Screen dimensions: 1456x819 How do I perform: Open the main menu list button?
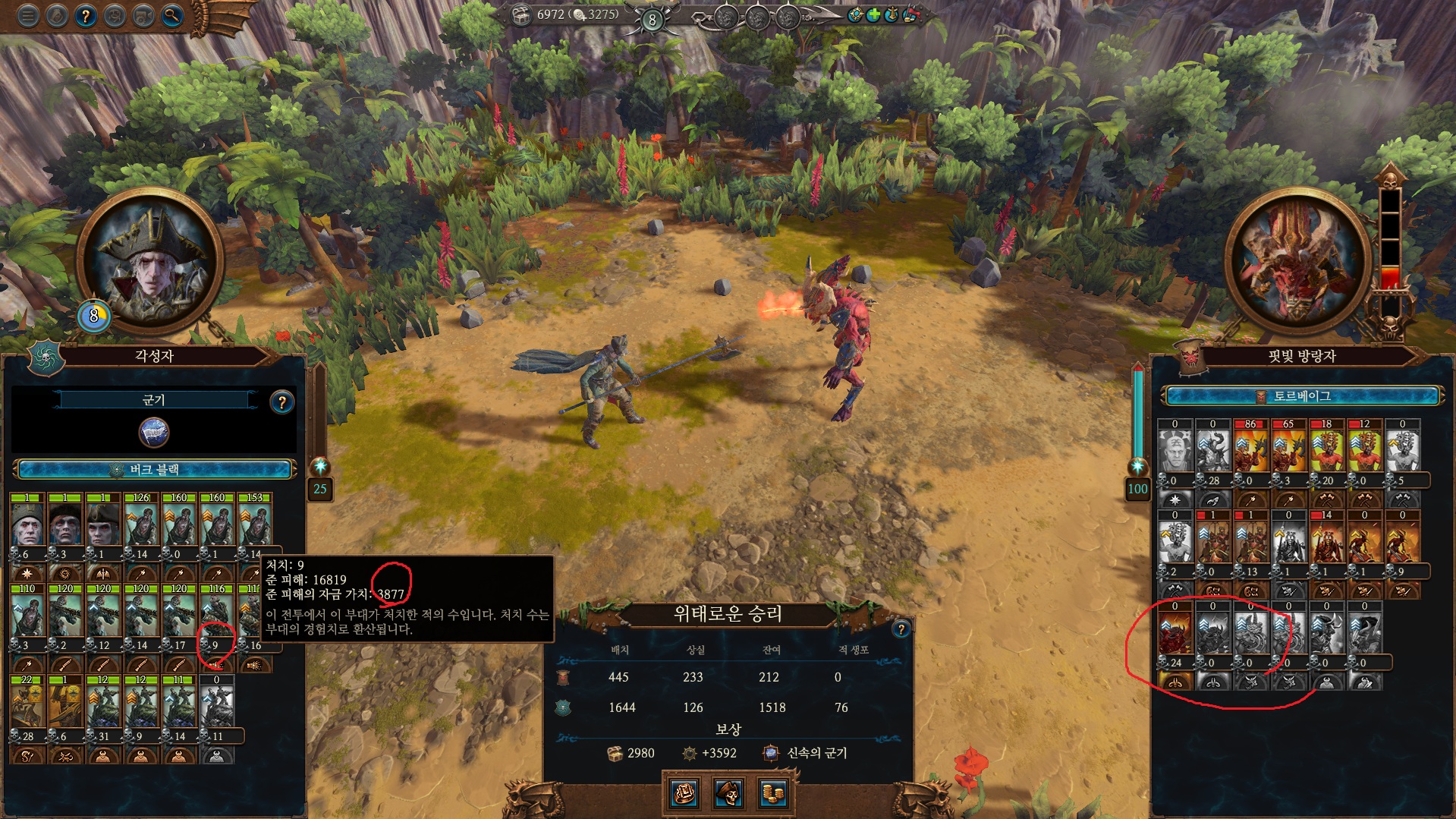[x=28, y=15]
